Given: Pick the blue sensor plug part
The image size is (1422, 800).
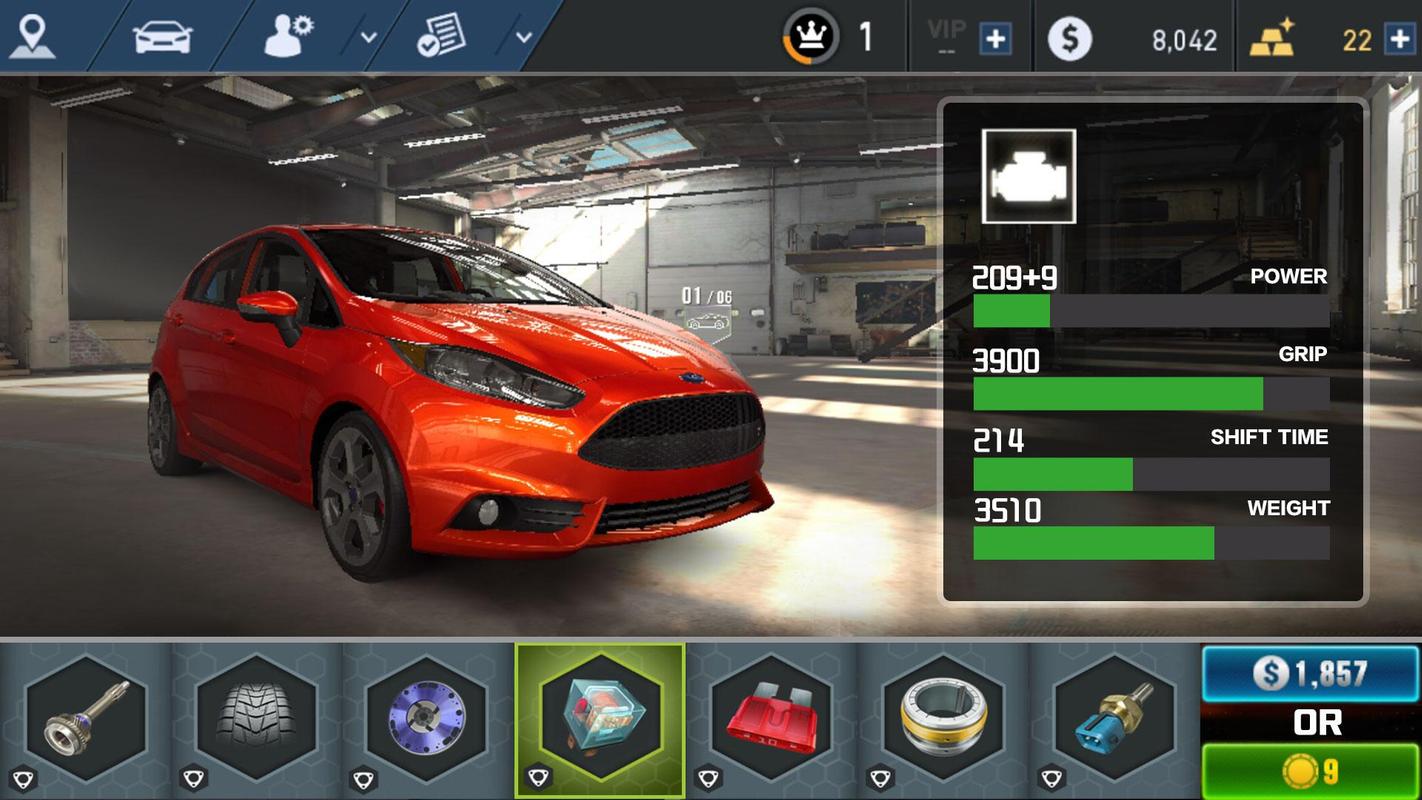Looking at the screenshot, I should point(1115,718).
